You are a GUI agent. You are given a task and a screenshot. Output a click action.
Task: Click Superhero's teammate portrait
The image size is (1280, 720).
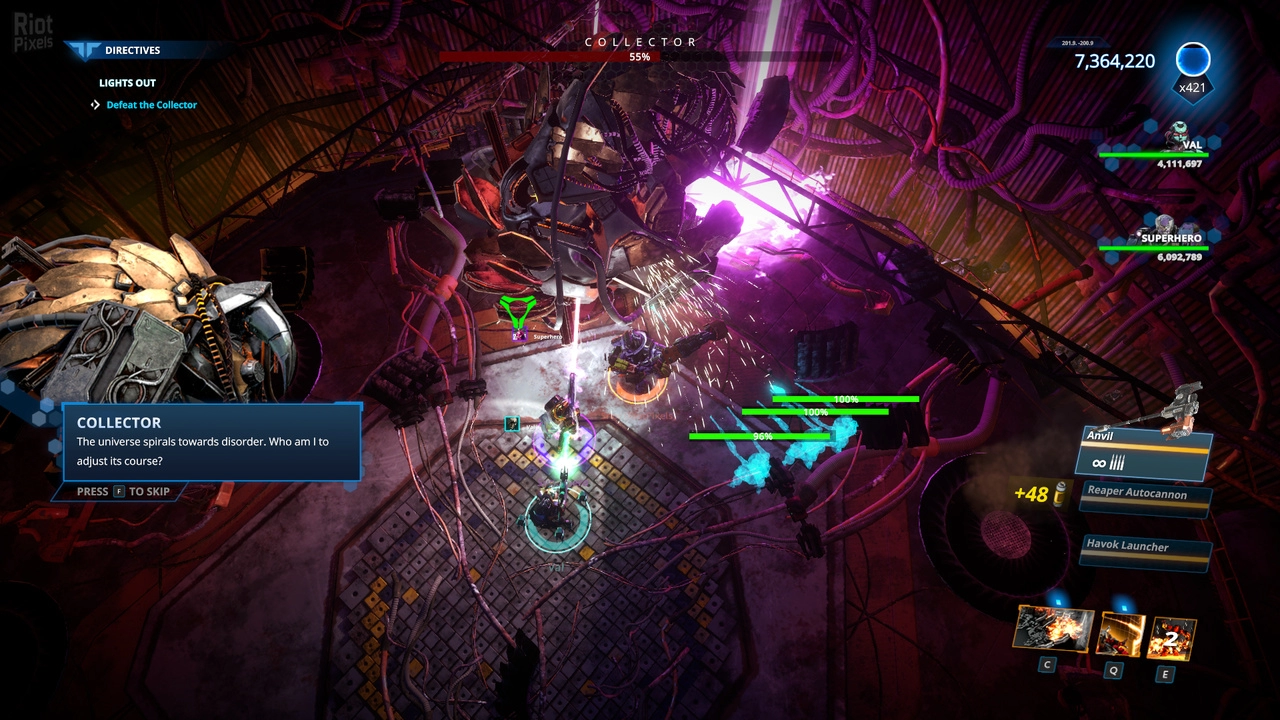click(1164, 226)
